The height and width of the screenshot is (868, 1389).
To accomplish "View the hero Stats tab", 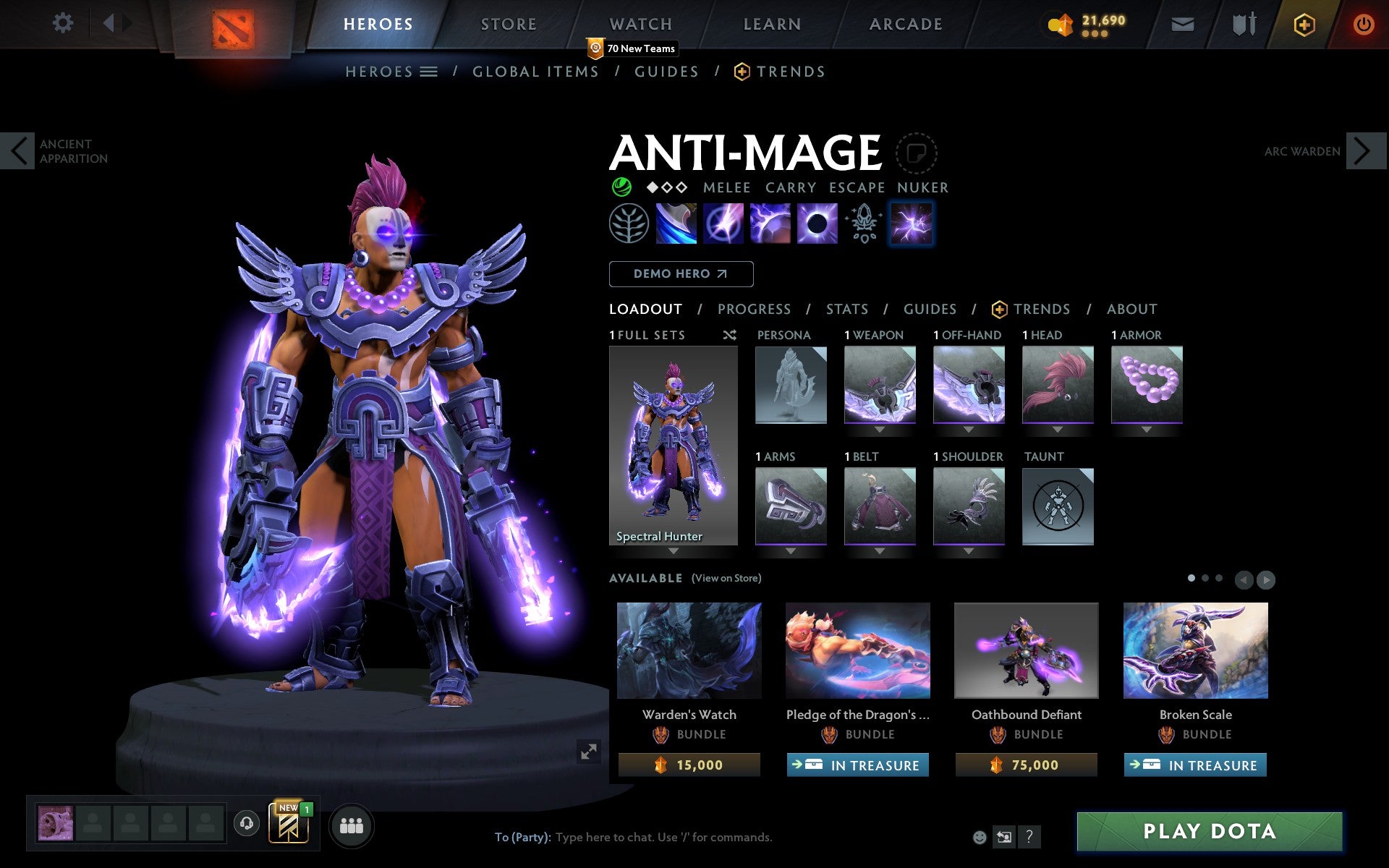I will click(x=846, y=310).
